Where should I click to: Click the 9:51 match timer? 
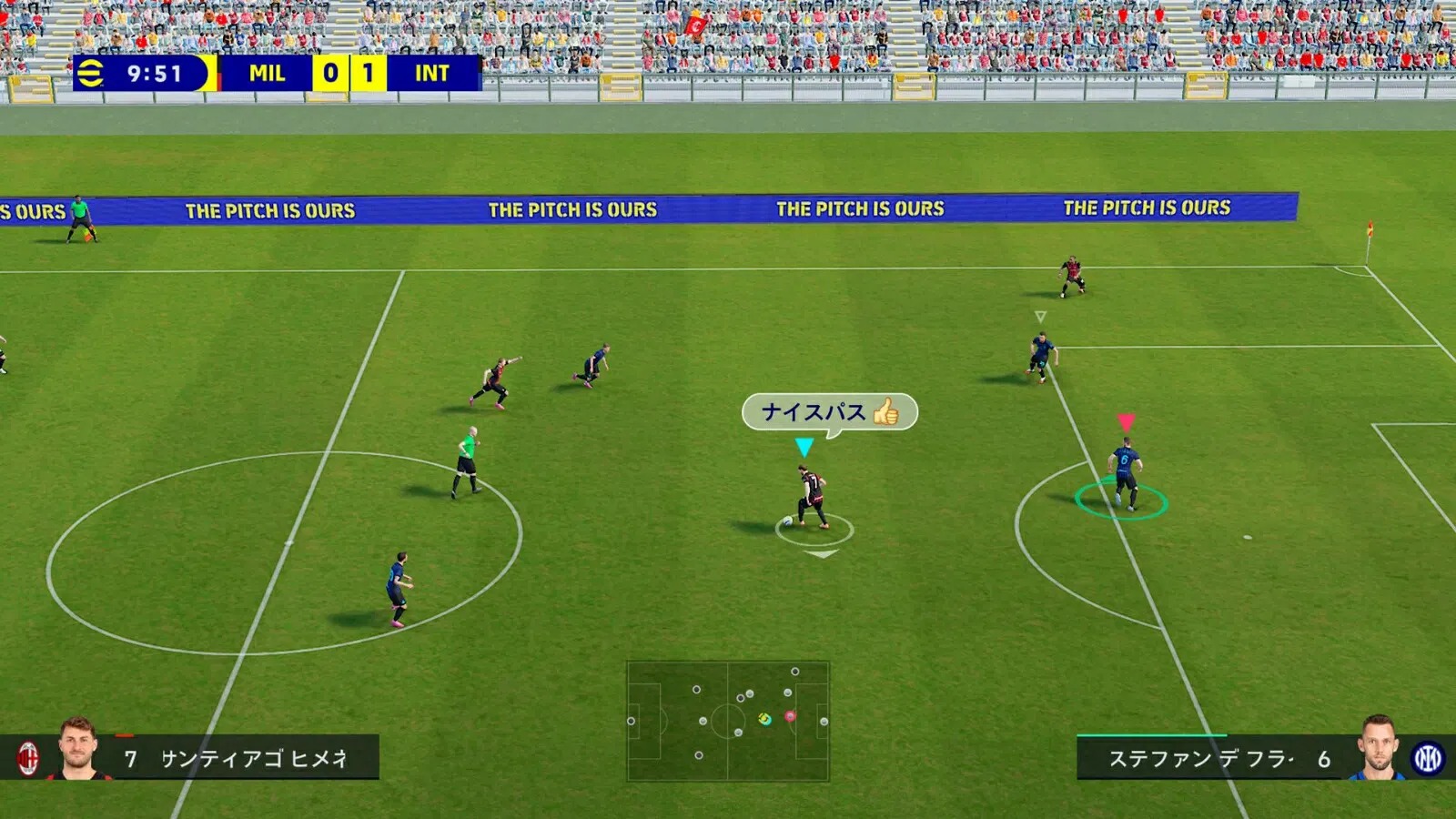click(157, 75)
